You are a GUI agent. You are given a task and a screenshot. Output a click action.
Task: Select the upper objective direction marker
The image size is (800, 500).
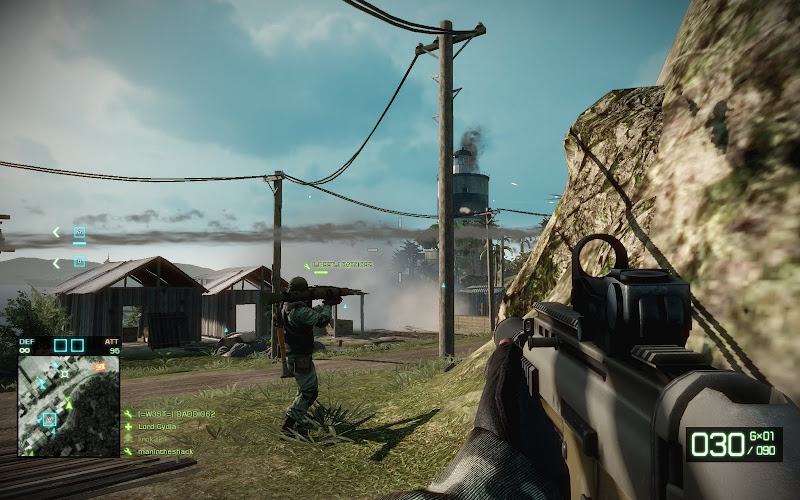coord(79,233)
